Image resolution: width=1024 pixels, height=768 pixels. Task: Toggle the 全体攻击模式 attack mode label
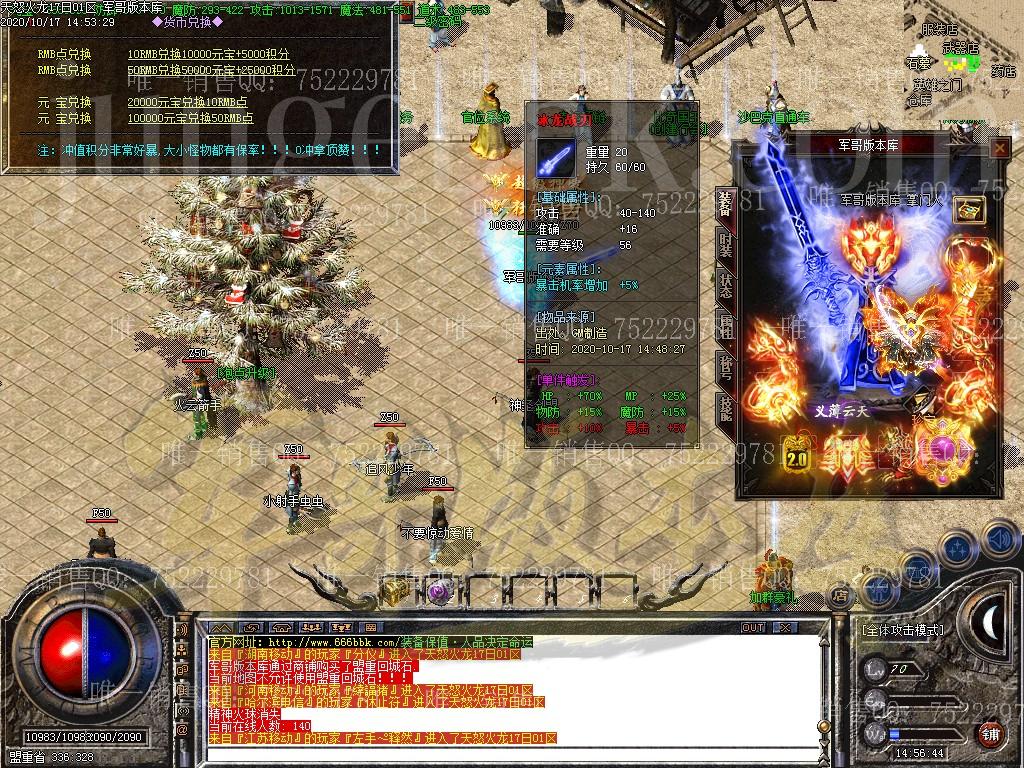click(x=901, y=631)
